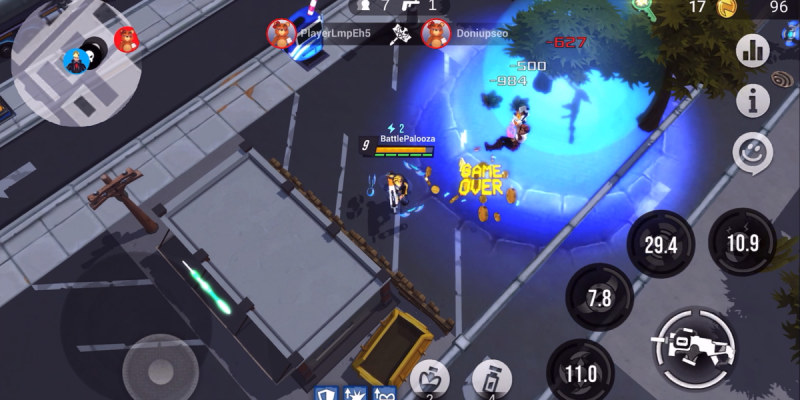Image resolution: width=800 pixels, height=400 pixels.
Task: Activate the skill on 11.0 cooldown
Action: click(581, 373)
